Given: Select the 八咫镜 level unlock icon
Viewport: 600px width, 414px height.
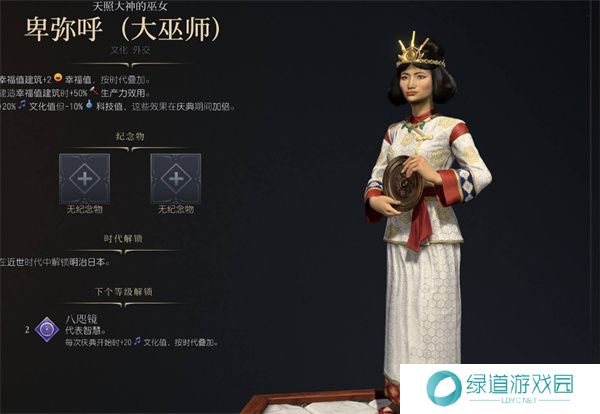Looking at the screenshot, I should [46, 327].
